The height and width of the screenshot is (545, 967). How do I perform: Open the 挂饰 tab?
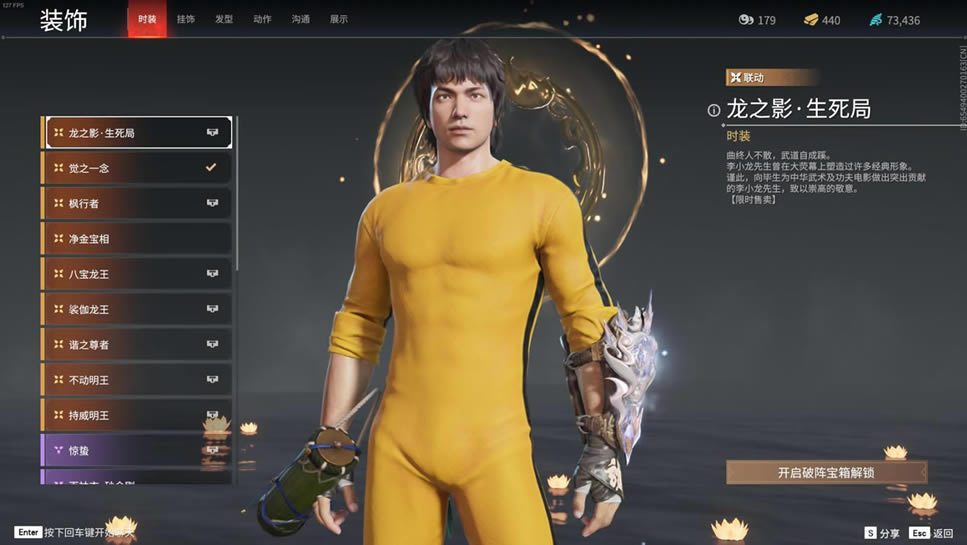click(186, 19)
